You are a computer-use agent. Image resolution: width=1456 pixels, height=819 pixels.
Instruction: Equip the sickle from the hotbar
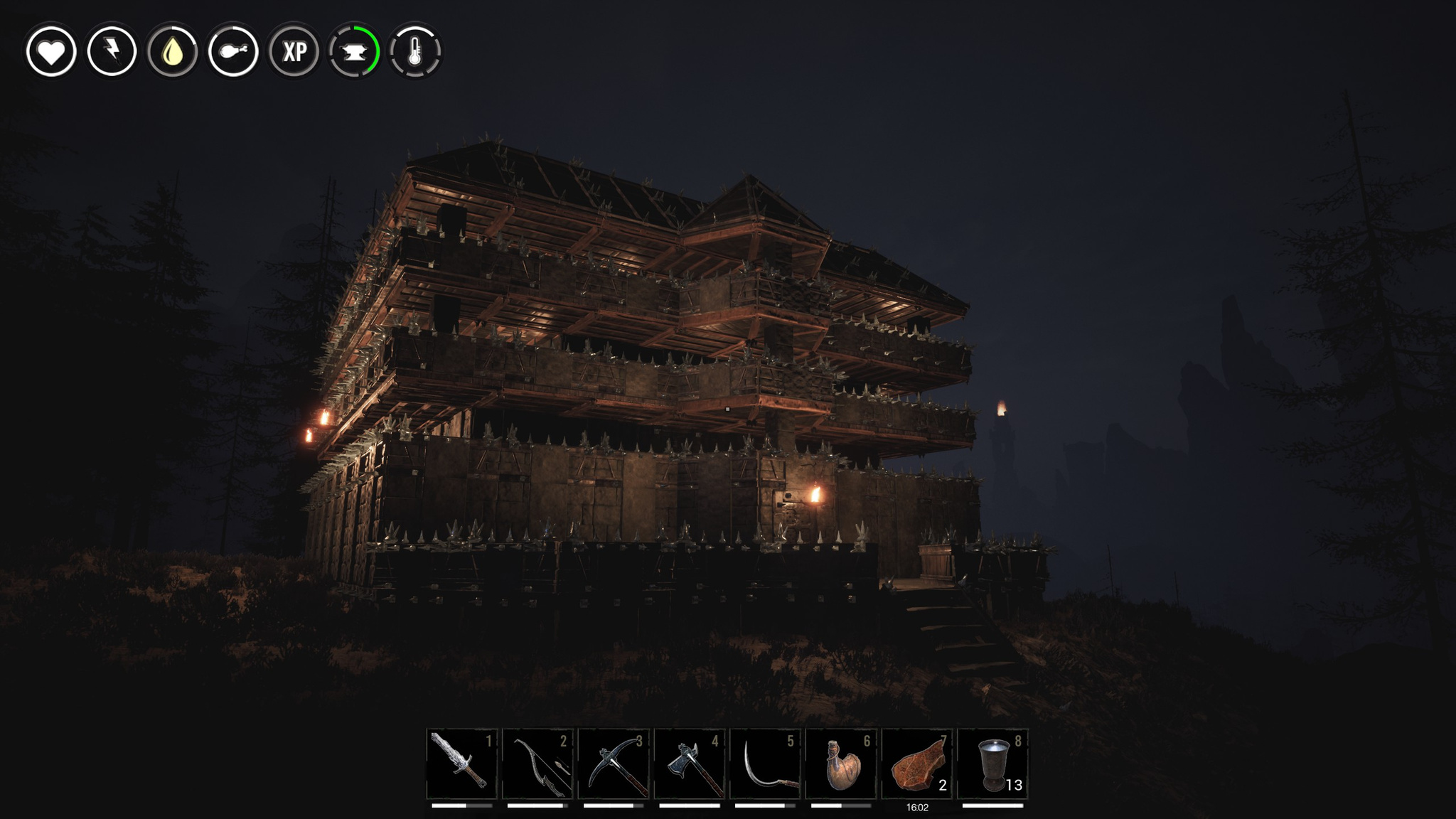click(765, 764)
